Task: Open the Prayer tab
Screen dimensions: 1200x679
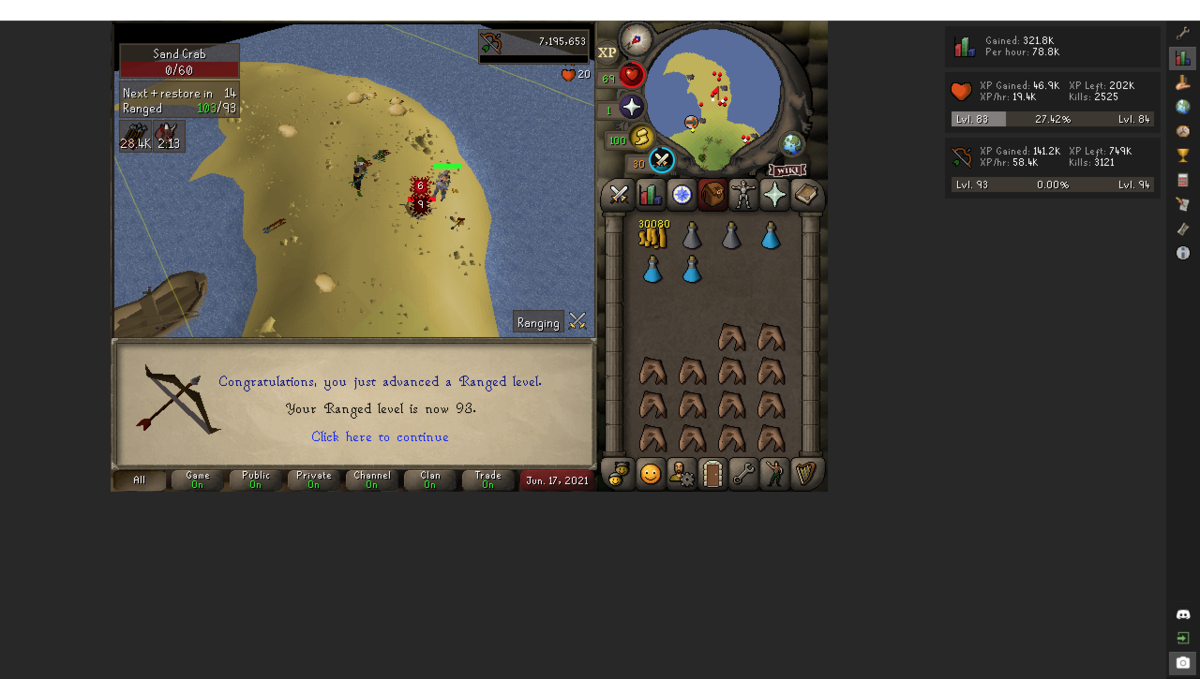Action: point(775,195)
